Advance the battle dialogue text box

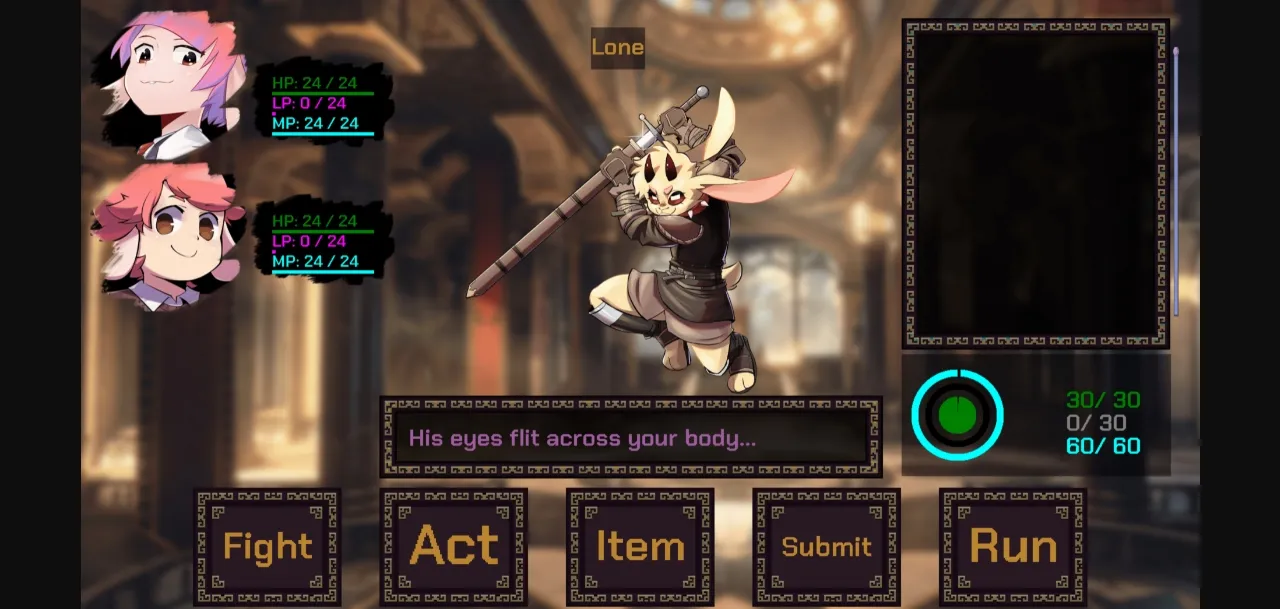(x=630, y=438)
